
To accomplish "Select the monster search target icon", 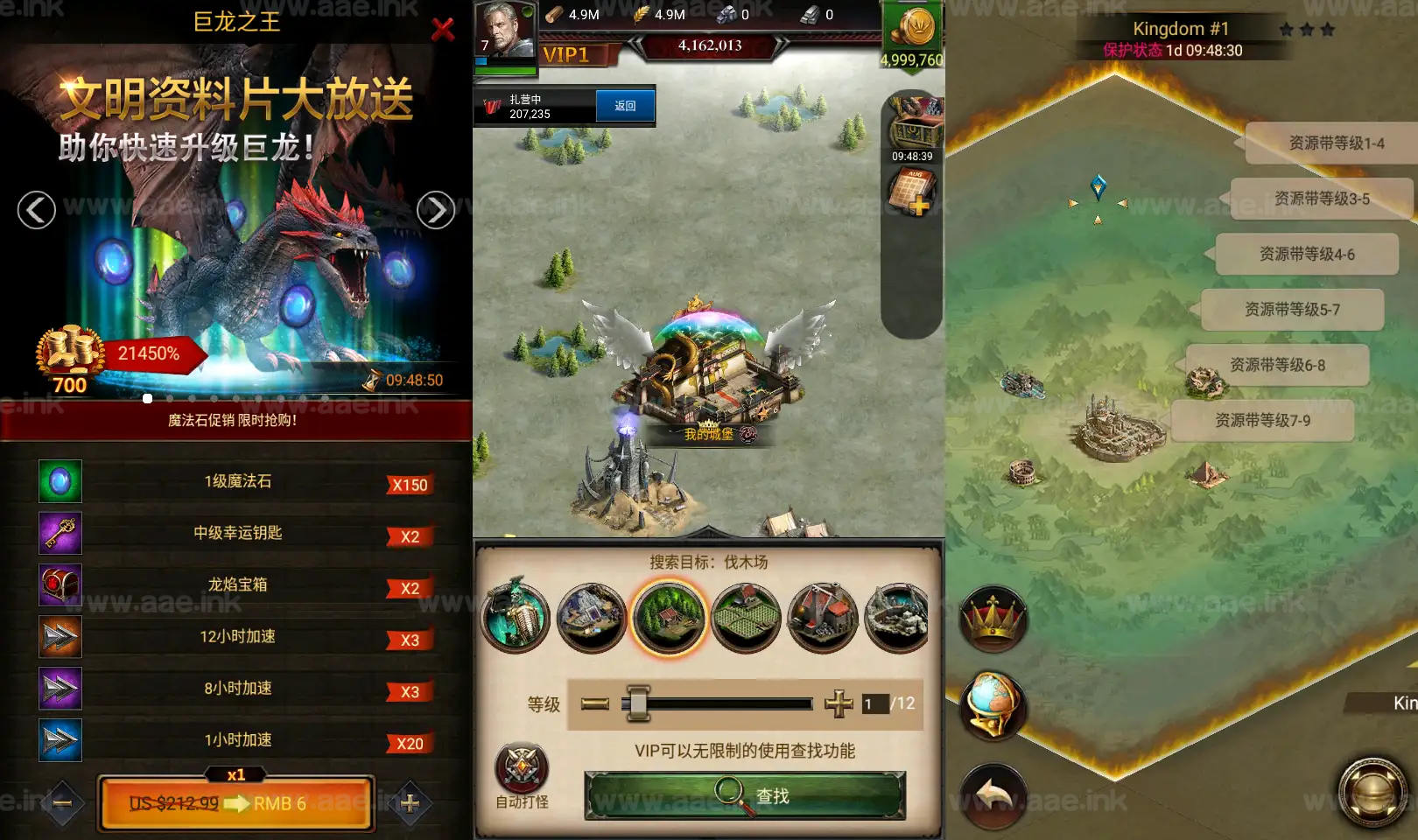I will (x=516, y=617).
